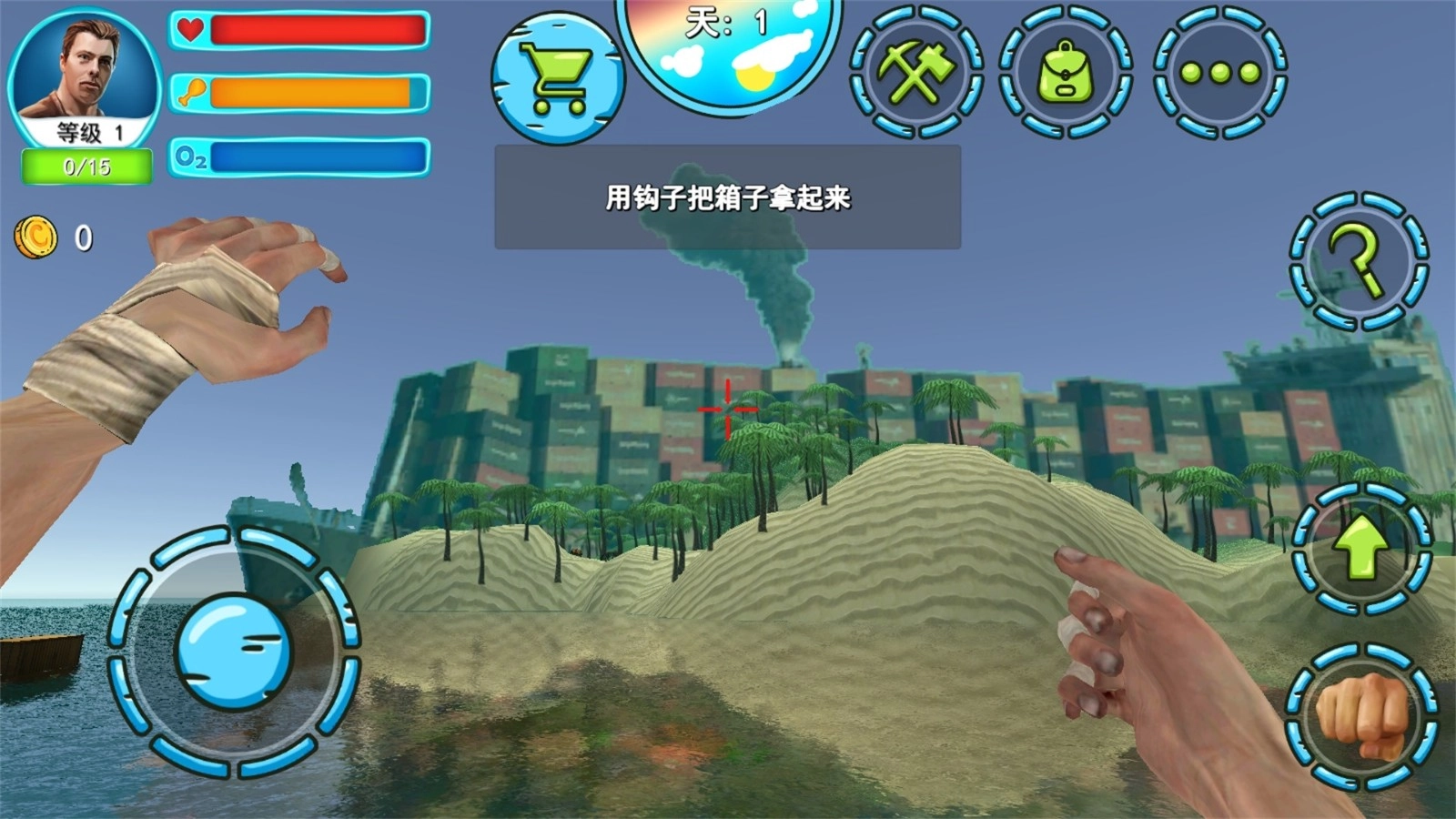Tap the objective text about the hook
The image size is (1456, 819).
[728, 197]
